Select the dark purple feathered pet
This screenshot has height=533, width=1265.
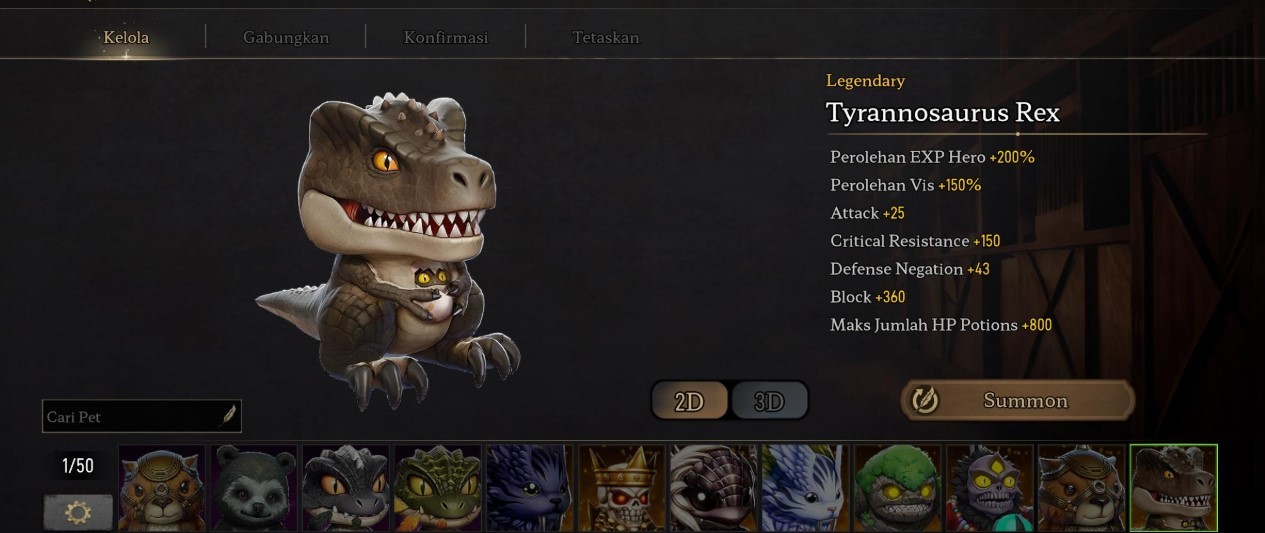pos(529,489)
